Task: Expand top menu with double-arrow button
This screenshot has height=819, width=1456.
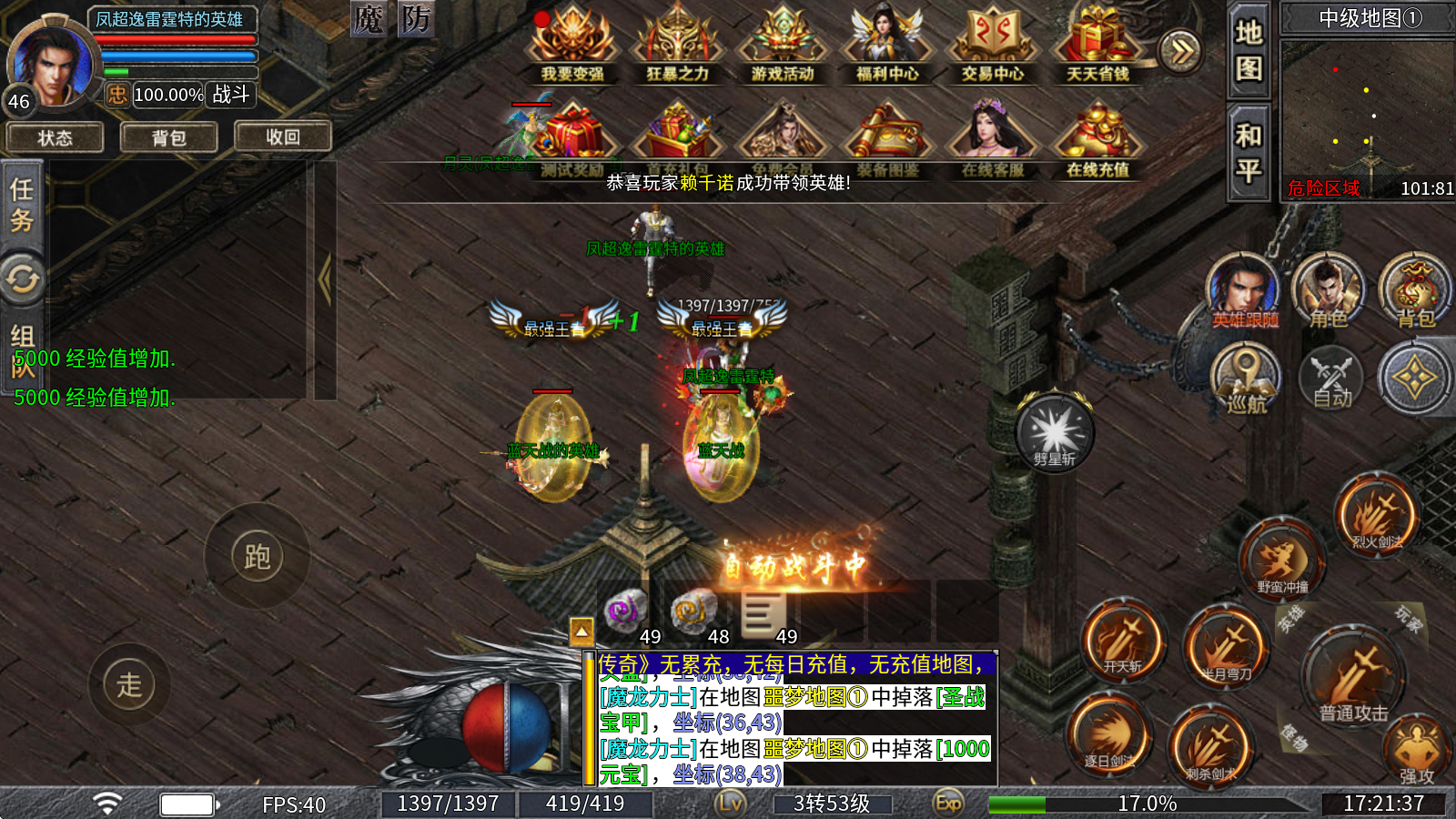Action: (1180, 51)
